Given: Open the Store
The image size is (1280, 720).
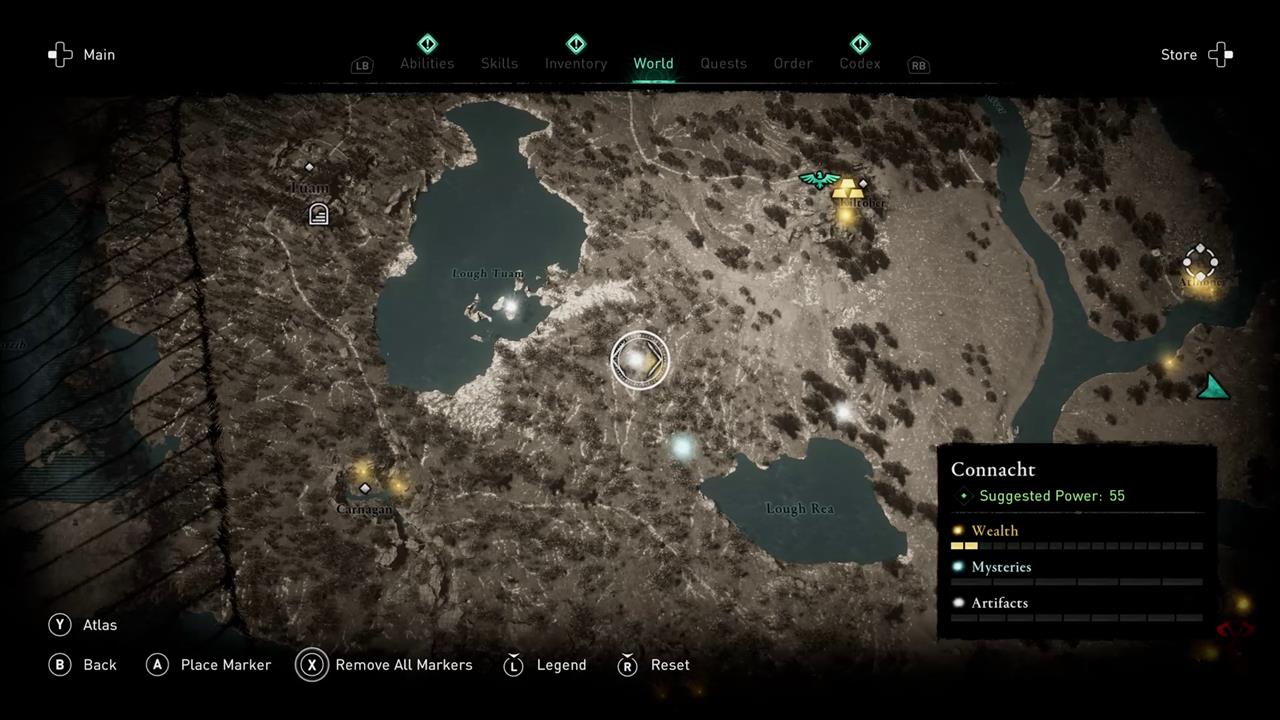Looking at the screenshot, I should tap(1196, 55).
